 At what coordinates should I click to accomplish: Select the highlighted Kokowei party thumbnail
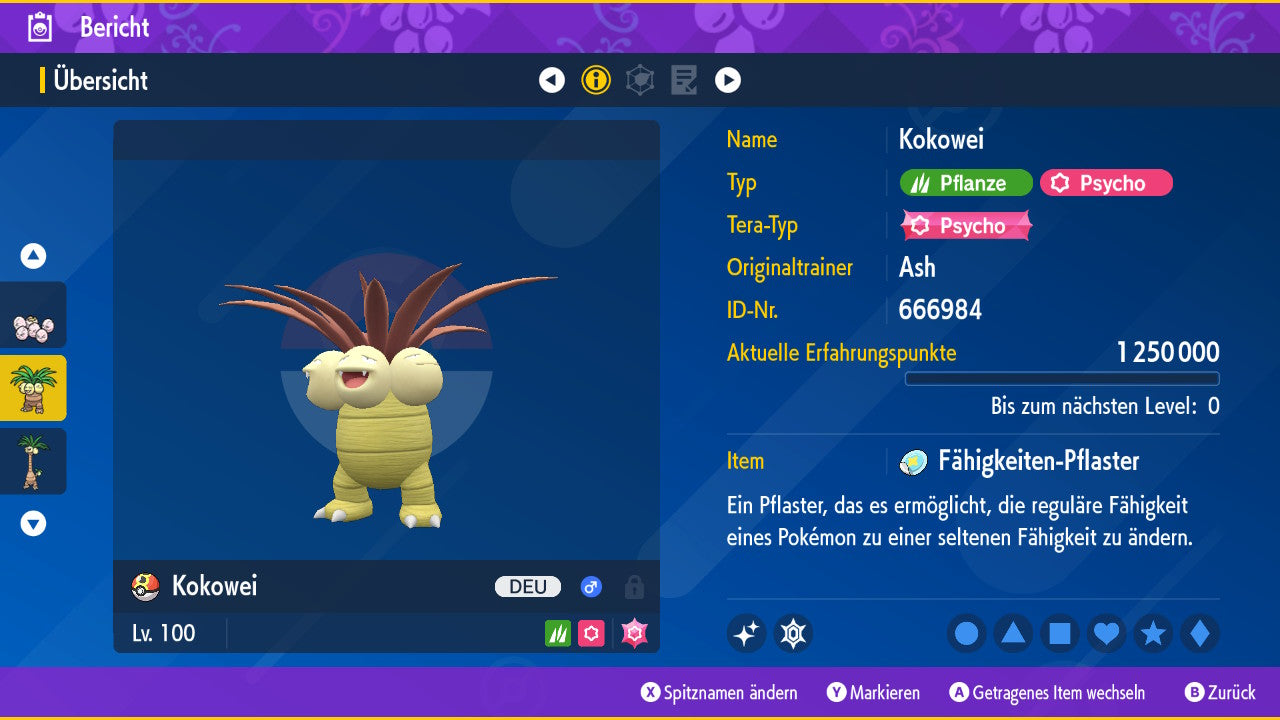pos(33,388)
